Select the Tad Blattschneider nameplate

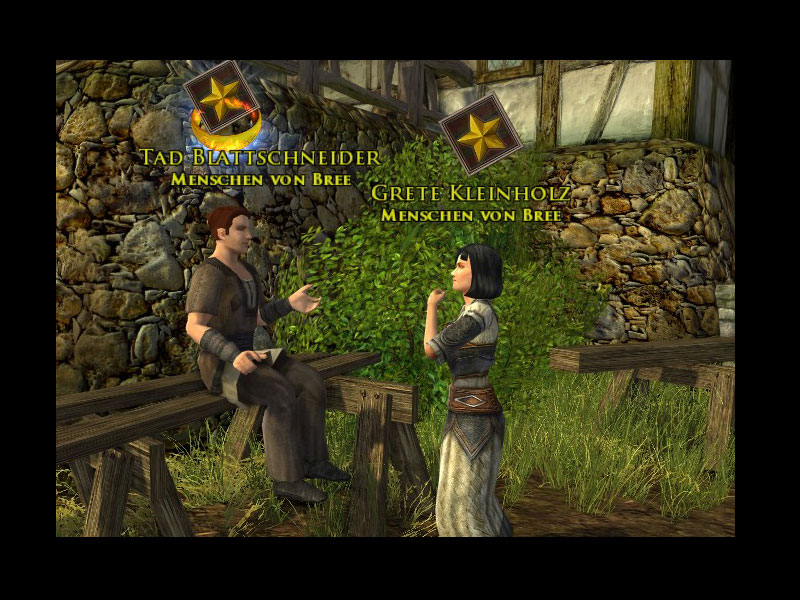point(260,158)
